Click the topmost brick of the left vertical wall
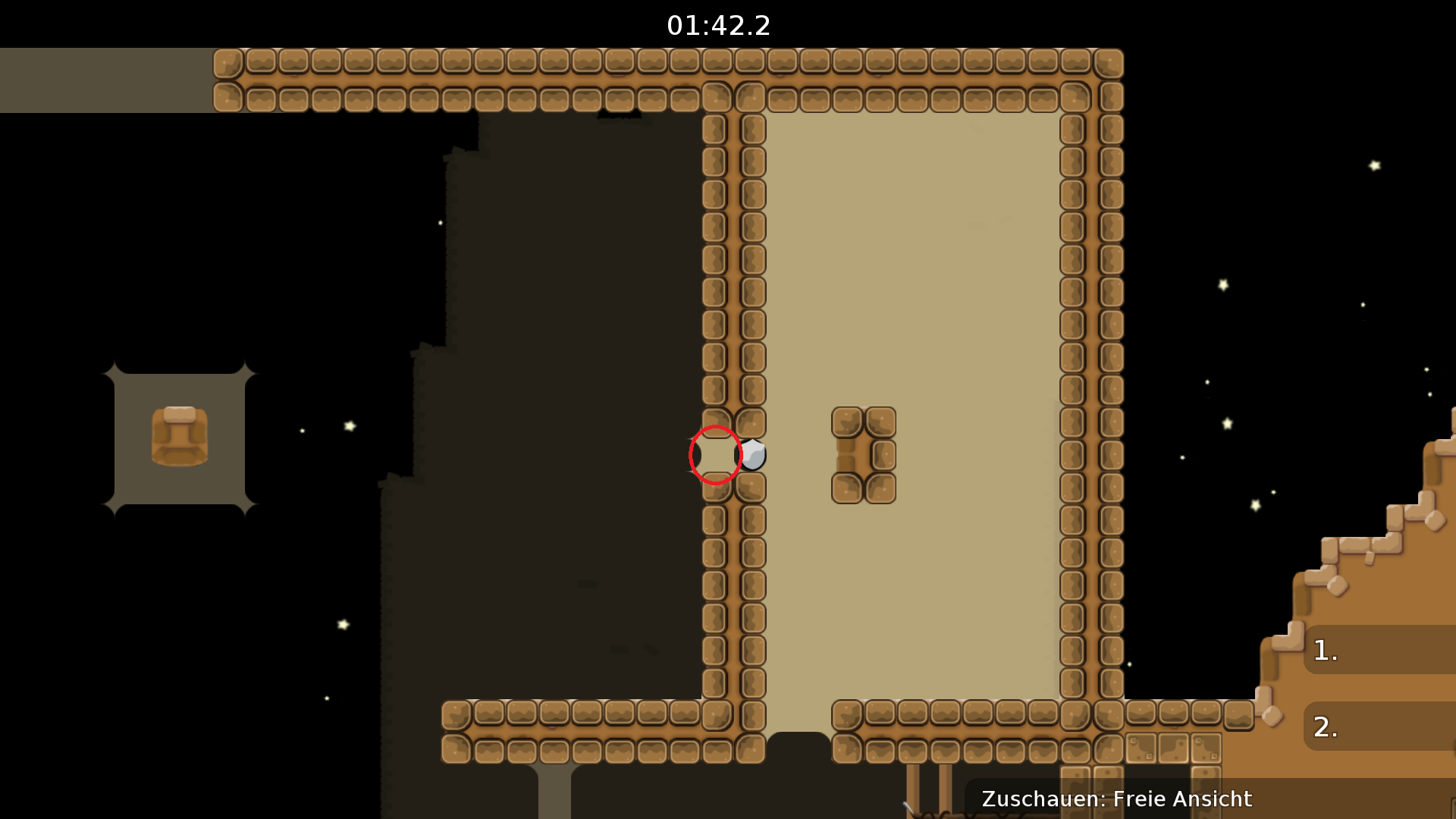This screenshot has width=1456, height=819. point(715,129)
